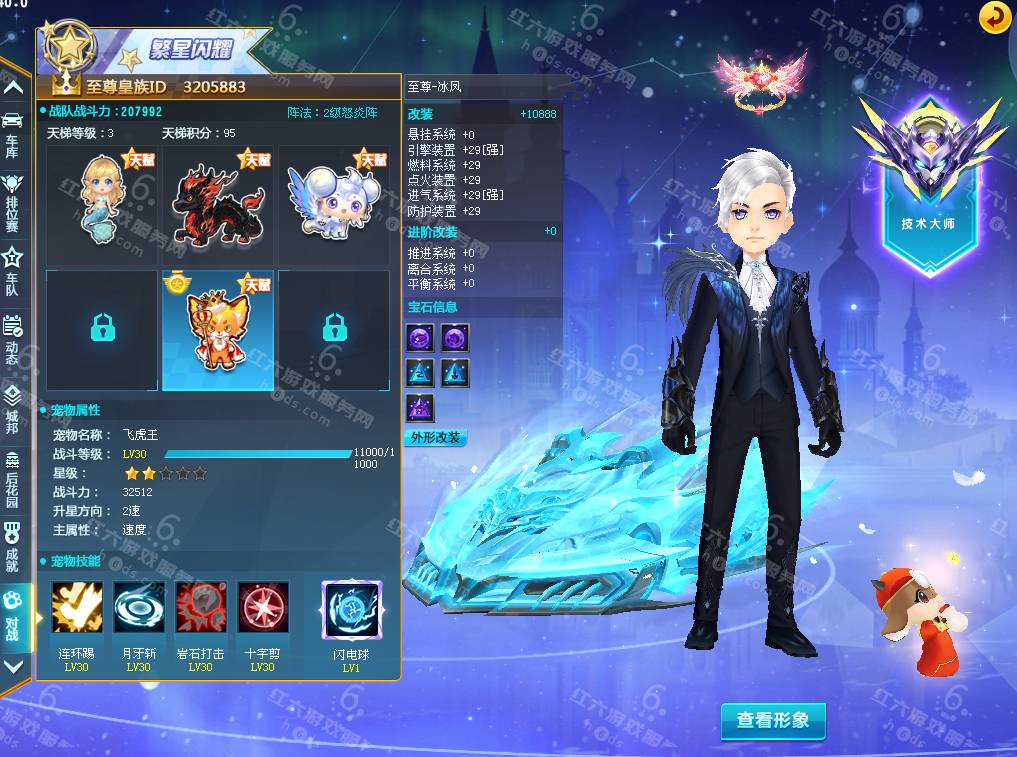Click the yellow back arrow button
Screen dimensions: 1017x757
[x=994, y=17]
